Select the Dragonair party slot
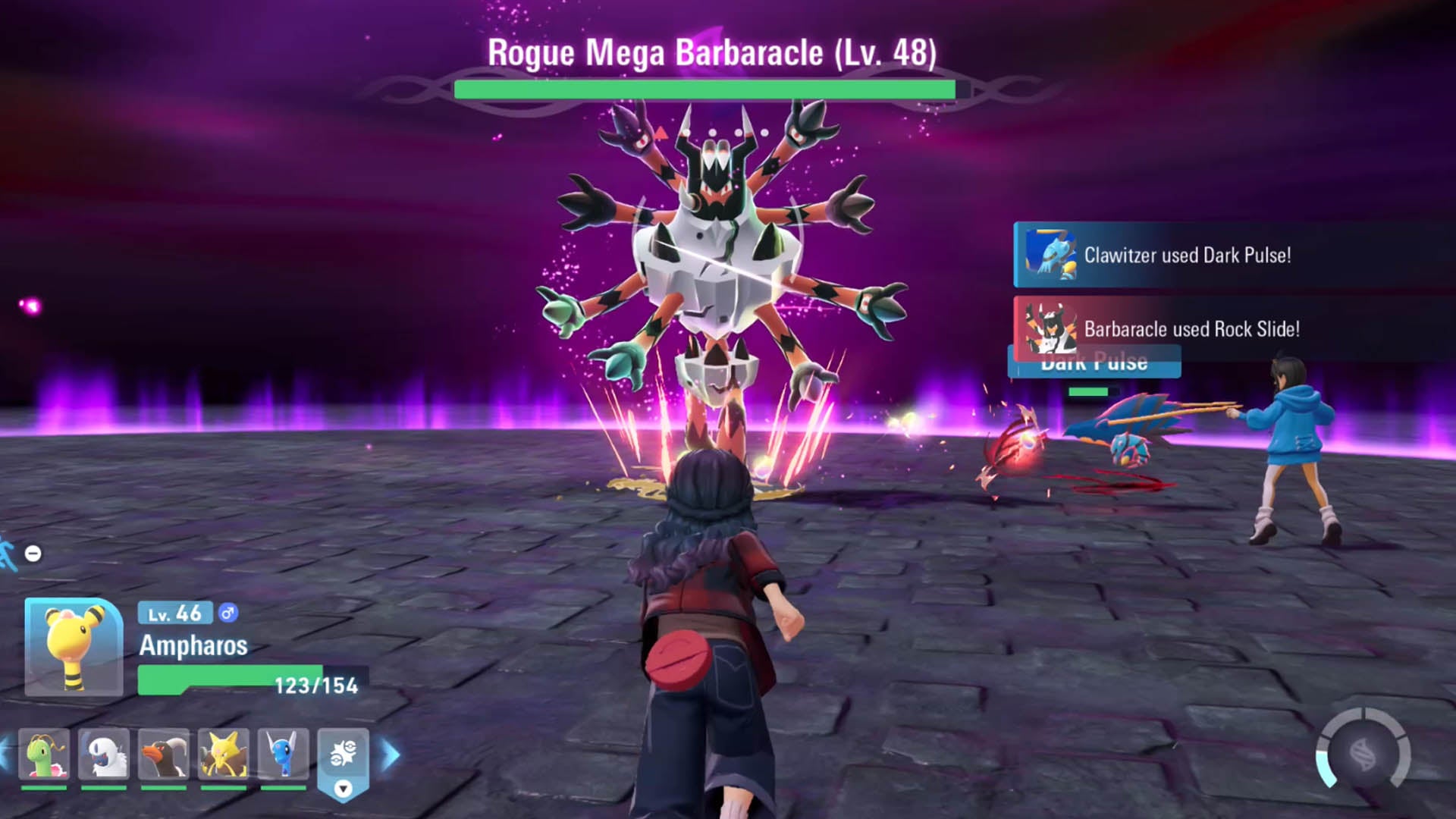Screen dimensions: 1456x819 (284, 755)
